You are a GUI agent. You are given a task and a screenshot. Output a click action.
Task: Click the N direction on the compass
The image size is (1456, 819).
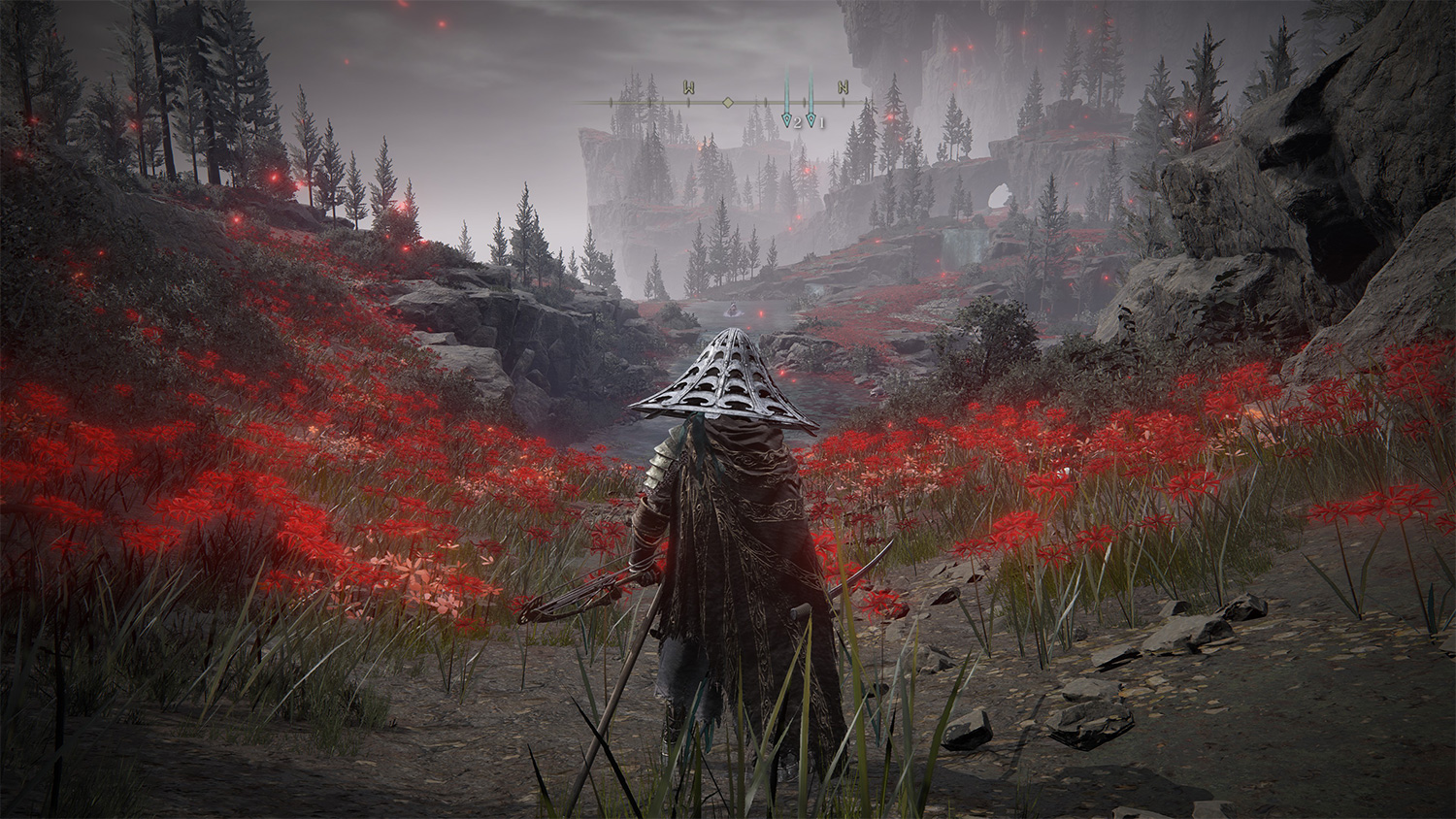tap(843, 88)
